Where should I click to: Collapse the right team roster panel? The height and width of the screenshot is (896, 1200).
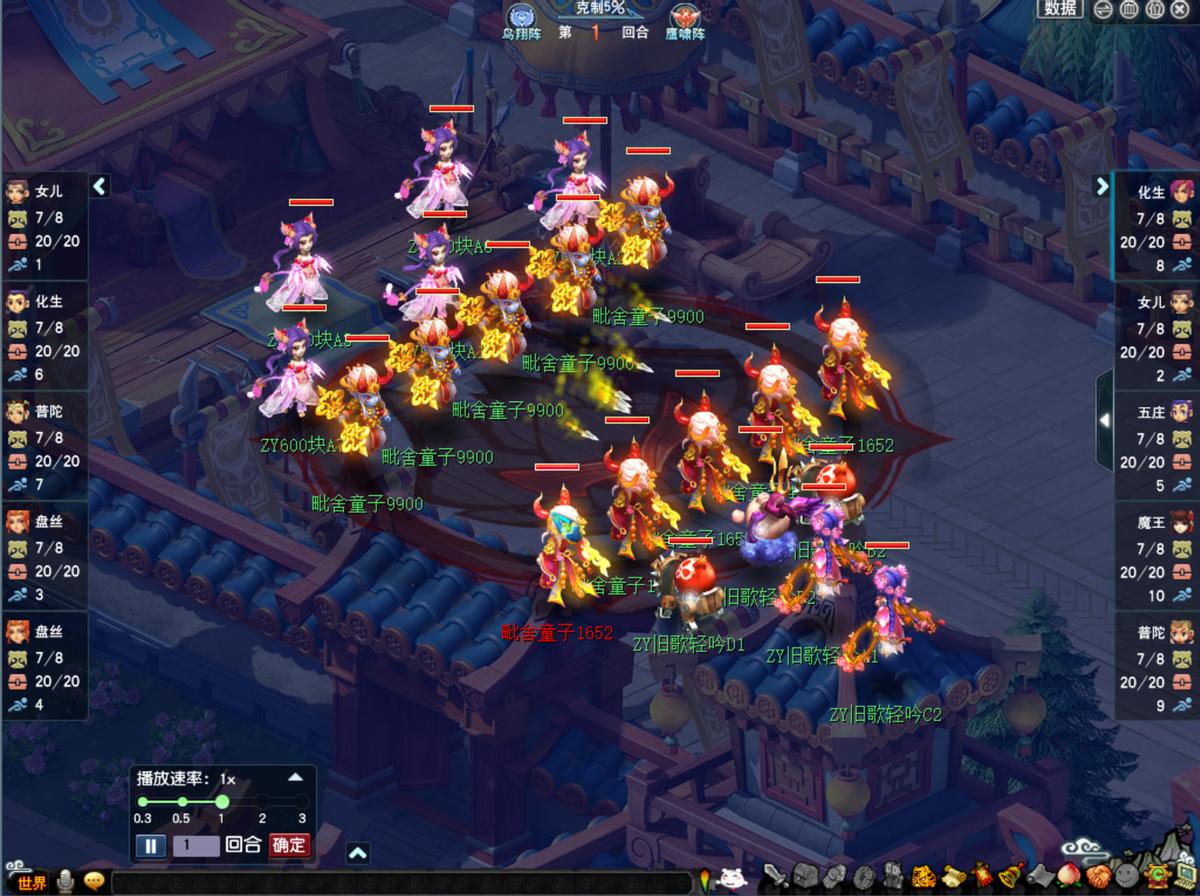1101,186
